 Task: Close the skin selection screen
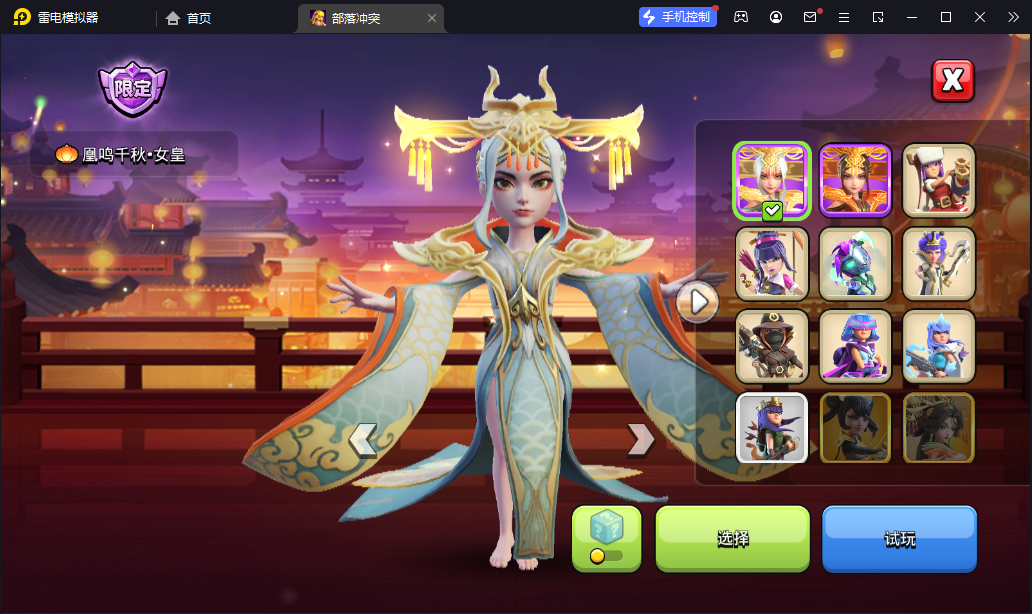pyautogui.click(x=952, y=81)
